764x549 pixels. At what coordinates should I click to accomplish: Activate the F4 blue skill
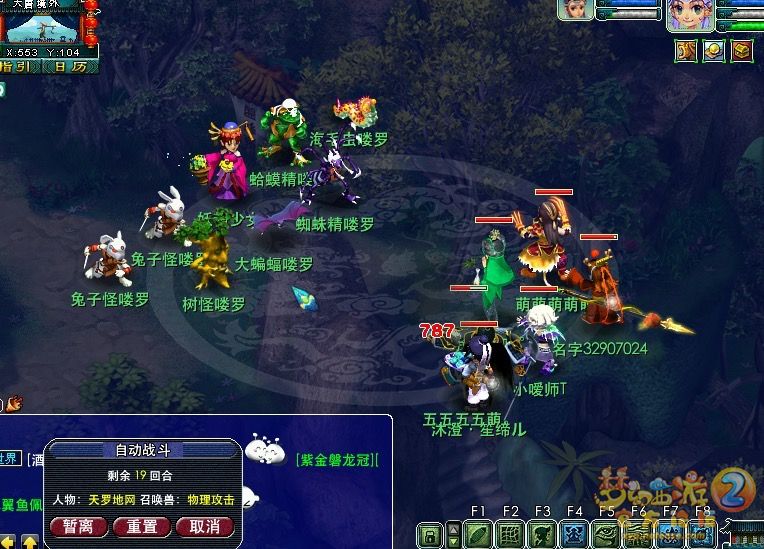(574, 535)
